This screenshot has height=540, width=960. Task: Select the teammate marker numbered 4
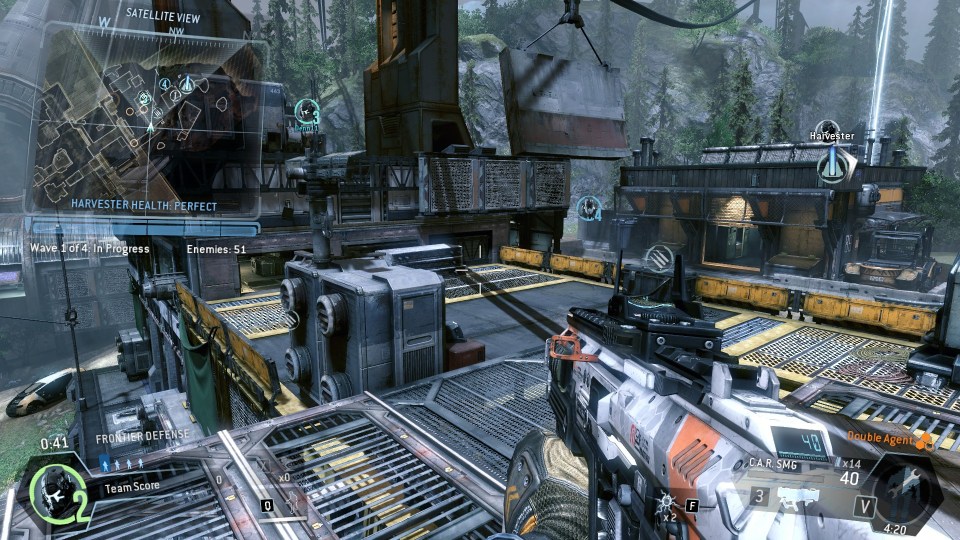(x=590, y=208)
